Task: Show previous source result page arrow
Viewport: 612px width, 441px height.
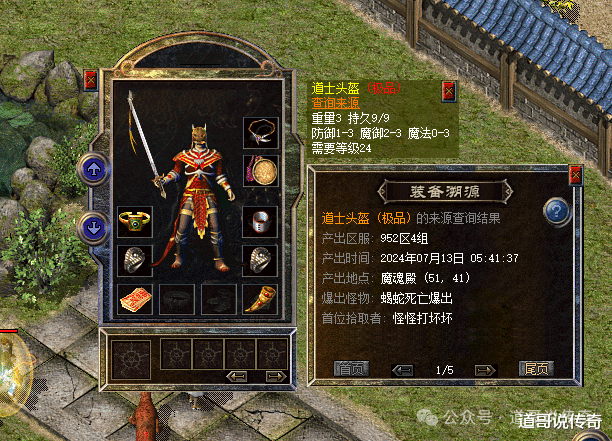Action: pos(403,370)
